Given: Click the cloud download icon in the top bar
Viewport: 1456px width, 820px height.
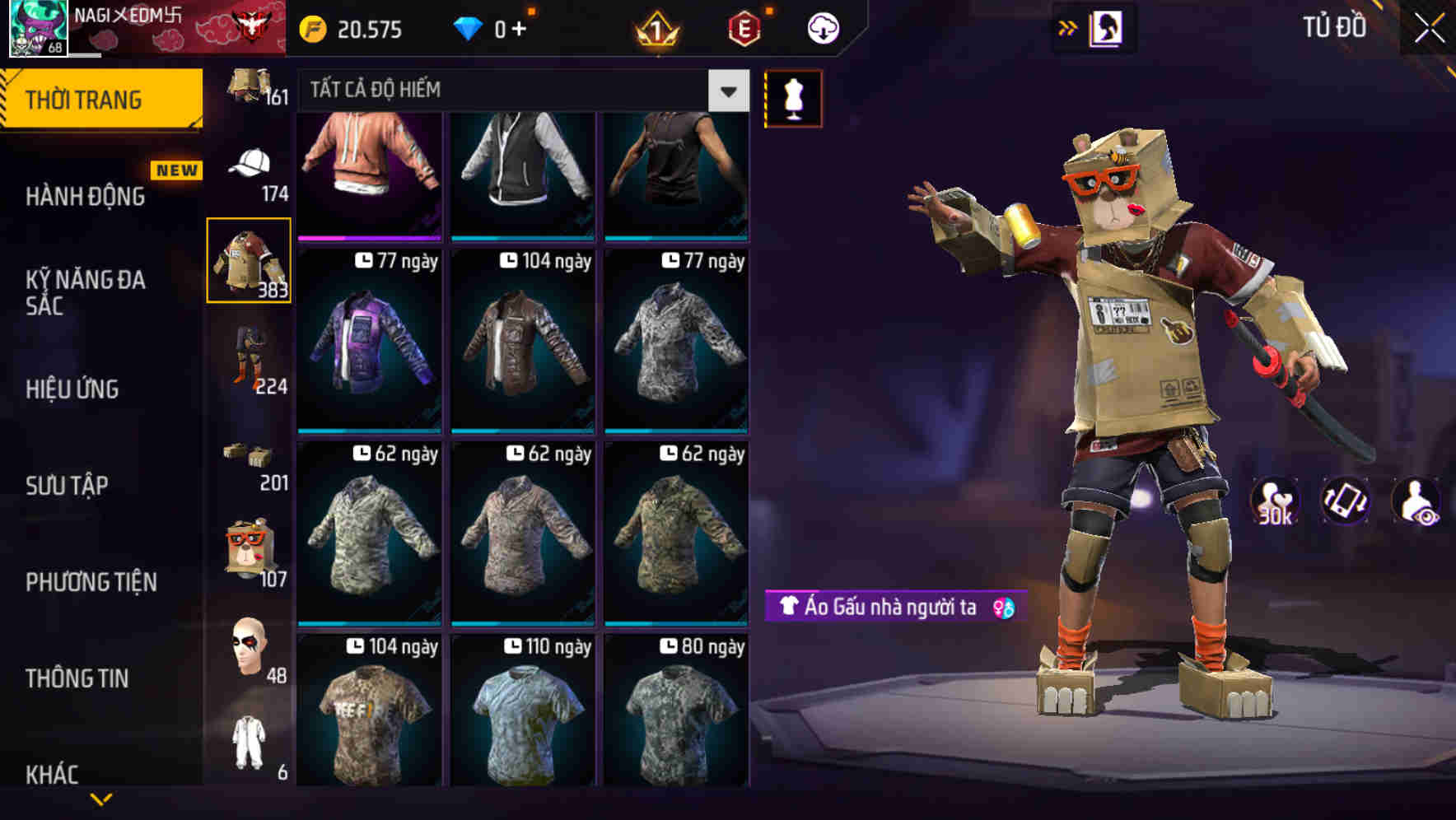Looking at the screenshot, I should [x=823, y=27].
